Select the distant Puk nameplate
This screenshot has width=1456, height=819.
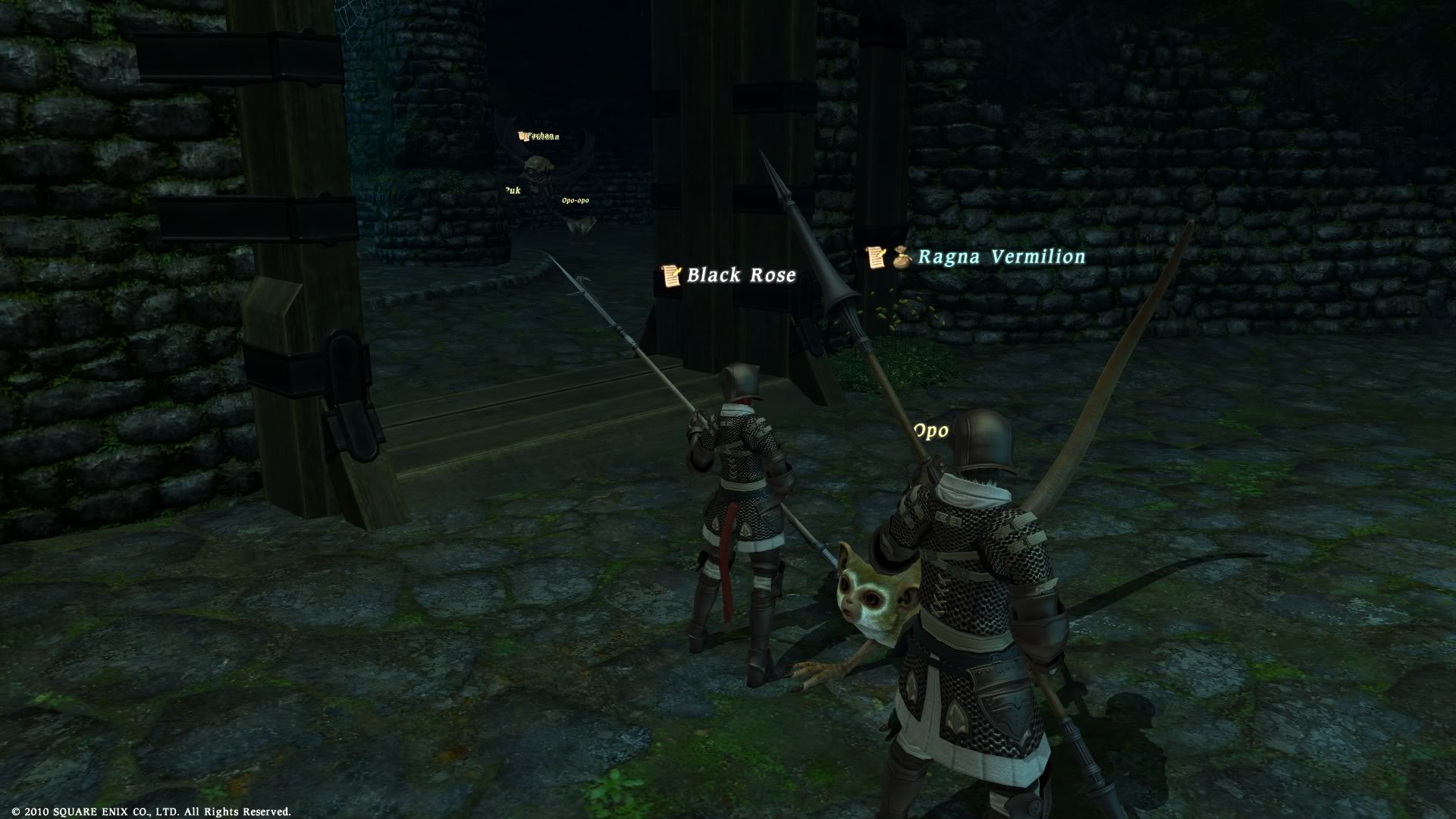click(x=513, y=190)
